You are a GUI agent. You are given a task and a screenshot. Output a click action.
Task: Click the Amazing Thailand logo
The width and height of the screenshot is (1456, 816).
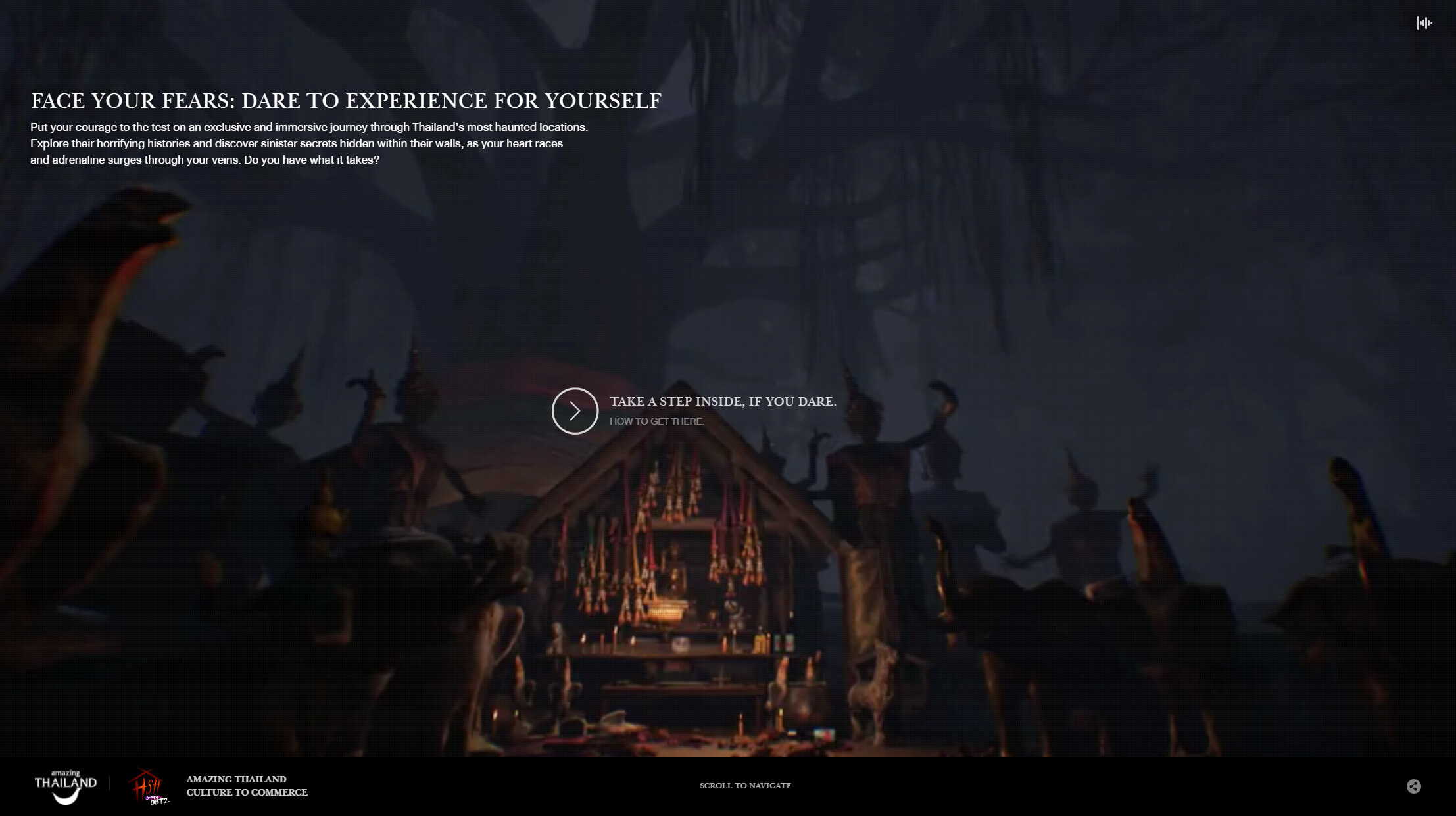coord(65,786)
